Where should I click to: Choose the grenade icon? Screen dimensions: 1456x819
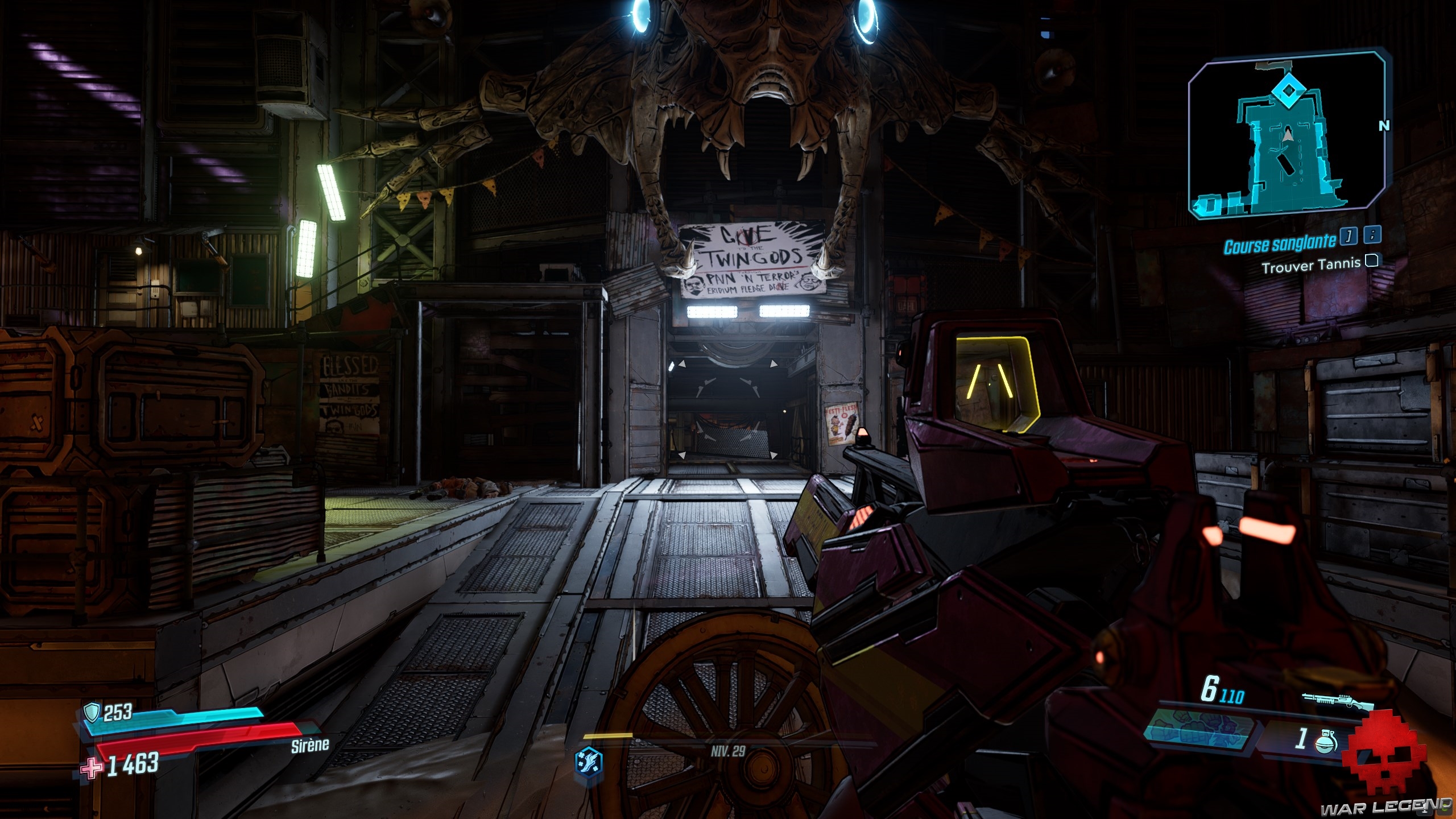tap(1325, 741)
